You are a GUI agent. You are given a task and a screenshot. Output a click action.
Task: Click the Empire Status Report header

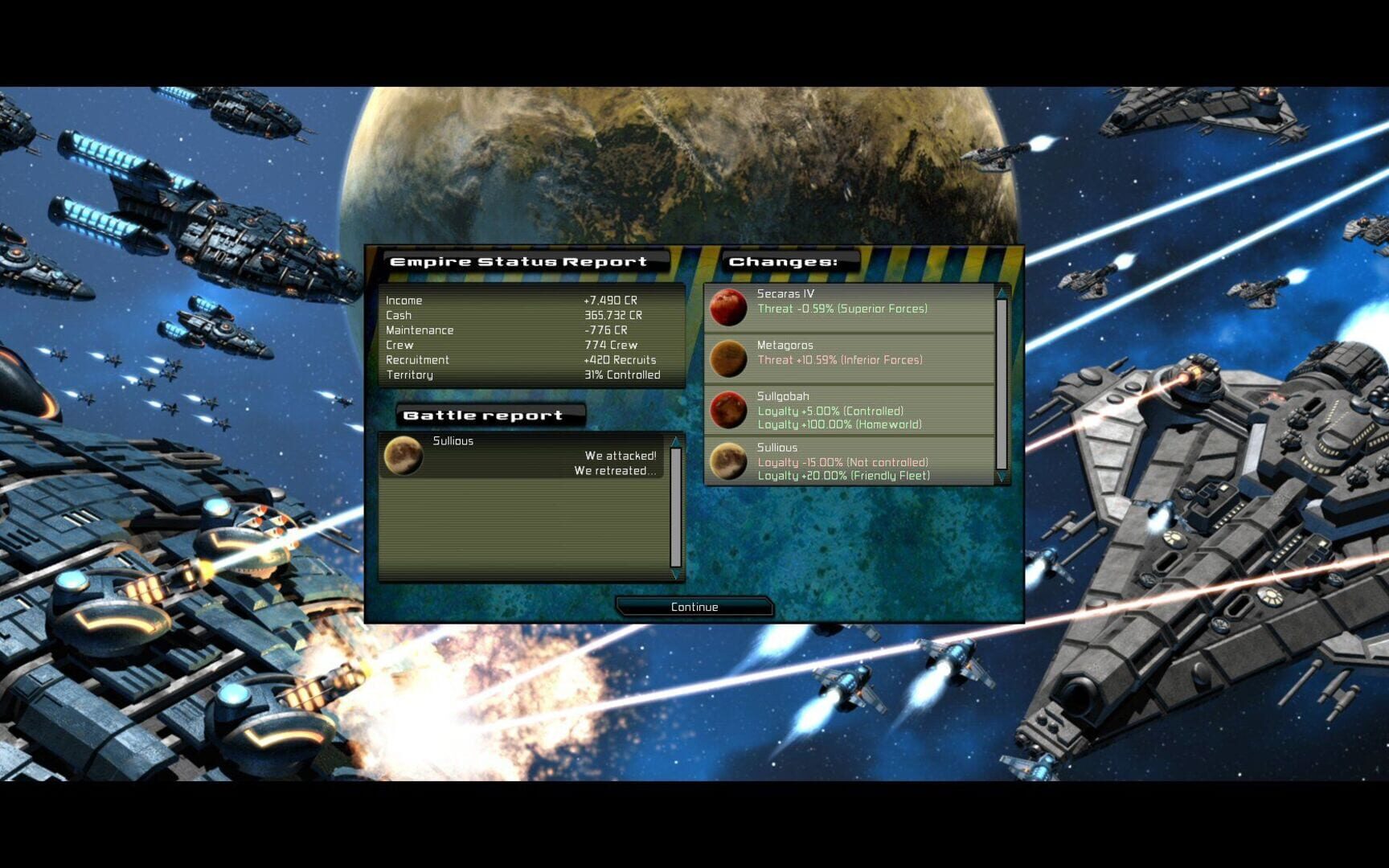coord(518,261)
